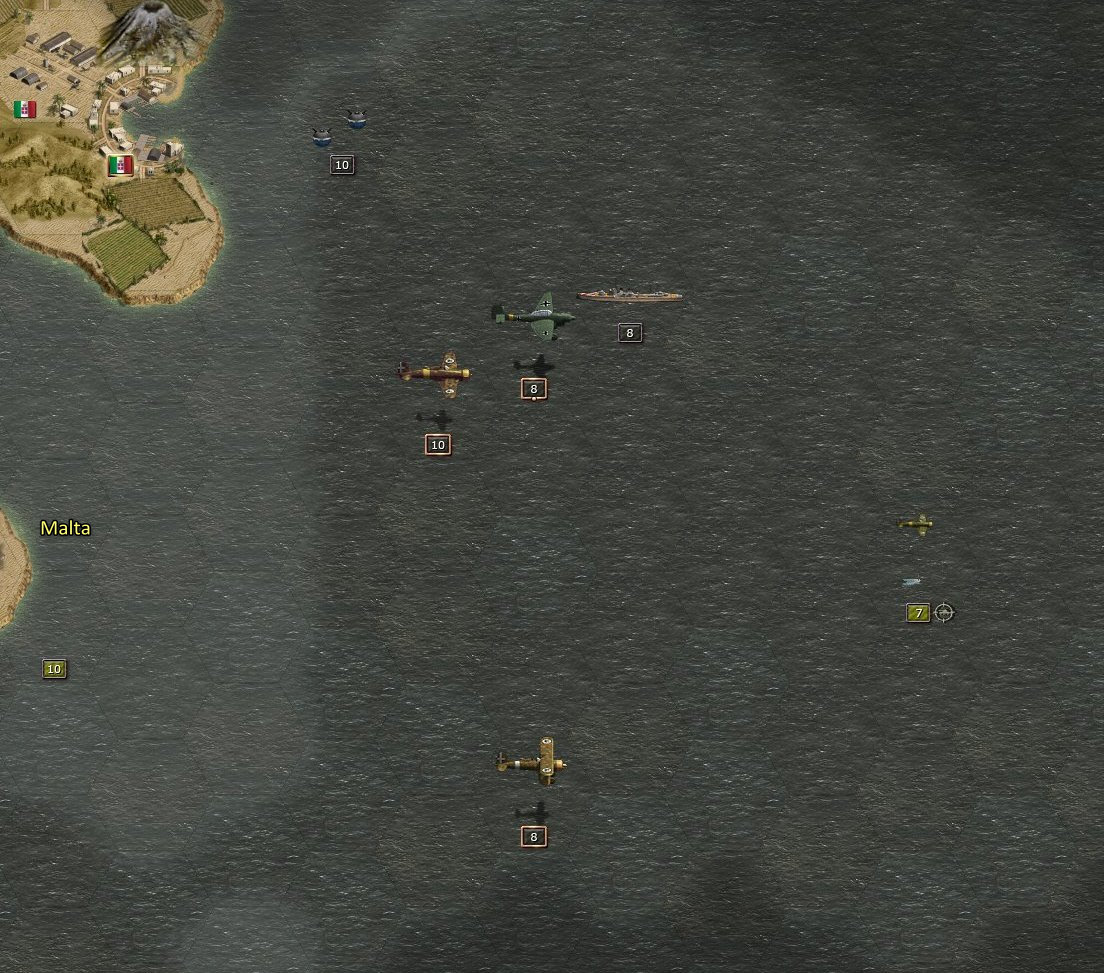Screen dimensions: 1104x973
Task: Select the German Stuka dive bomber unit
Action: pyautogui.click(x=534, y=316)
